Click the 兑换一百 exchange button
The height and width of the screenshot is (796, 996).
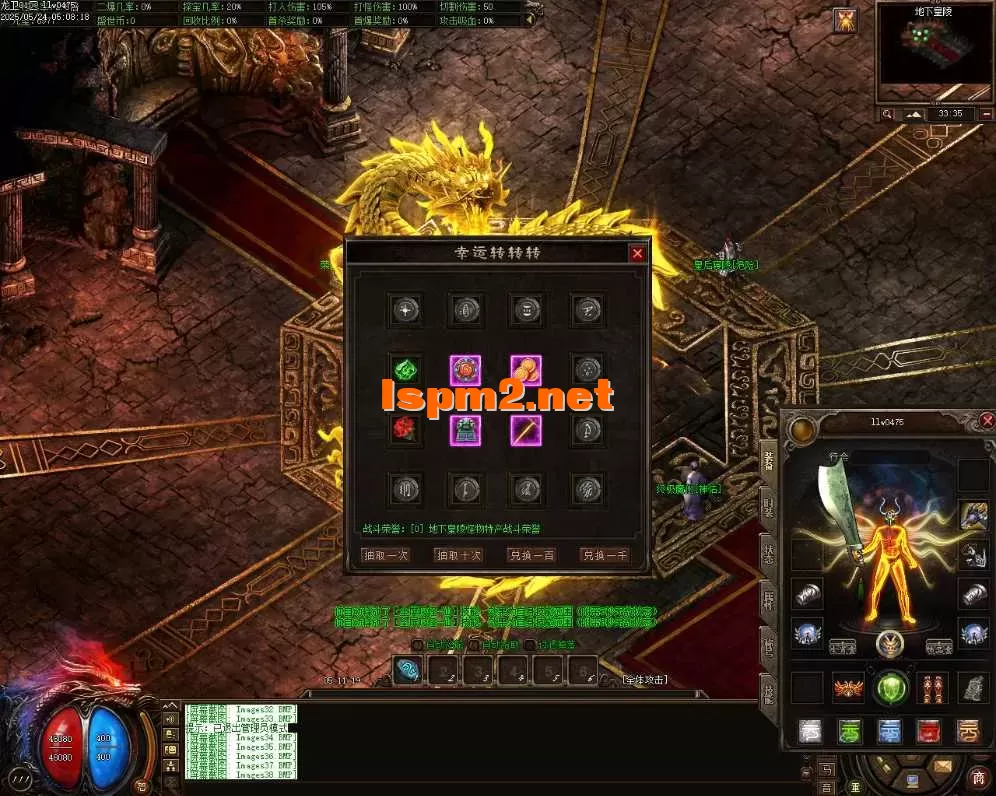[532, 555]
